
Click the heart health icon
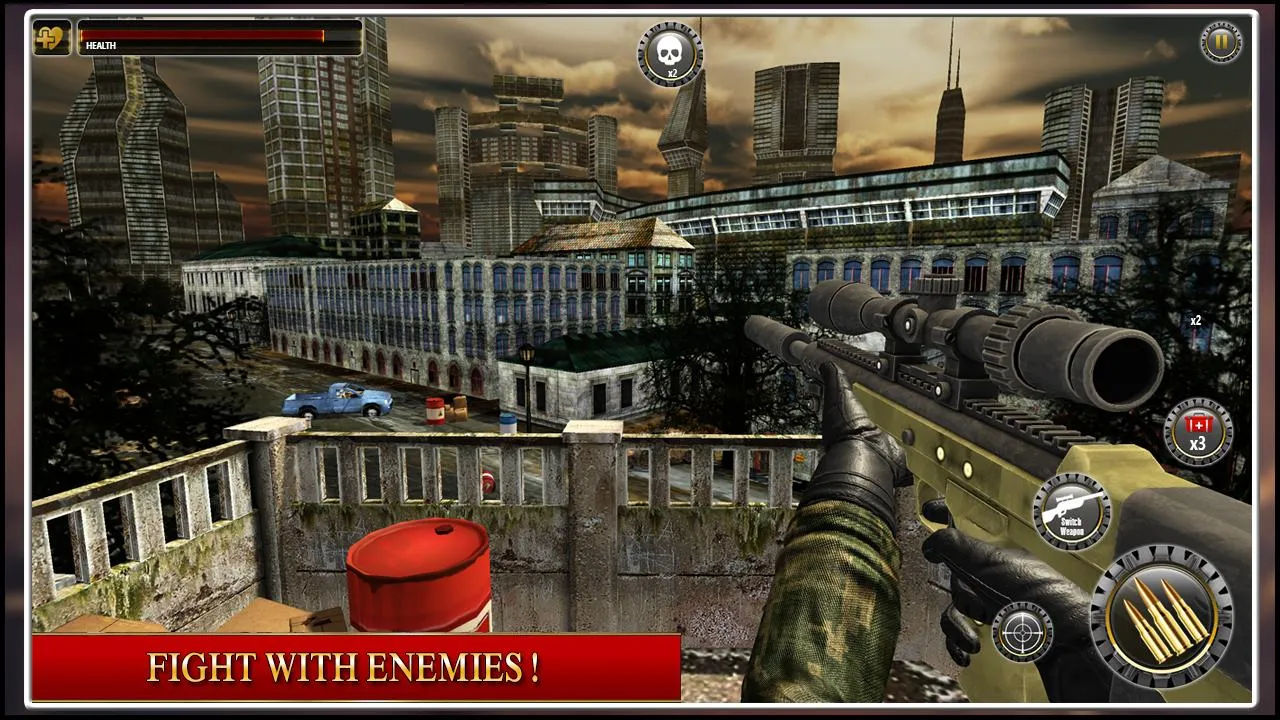pyautogui.click(x=49, y=40)
